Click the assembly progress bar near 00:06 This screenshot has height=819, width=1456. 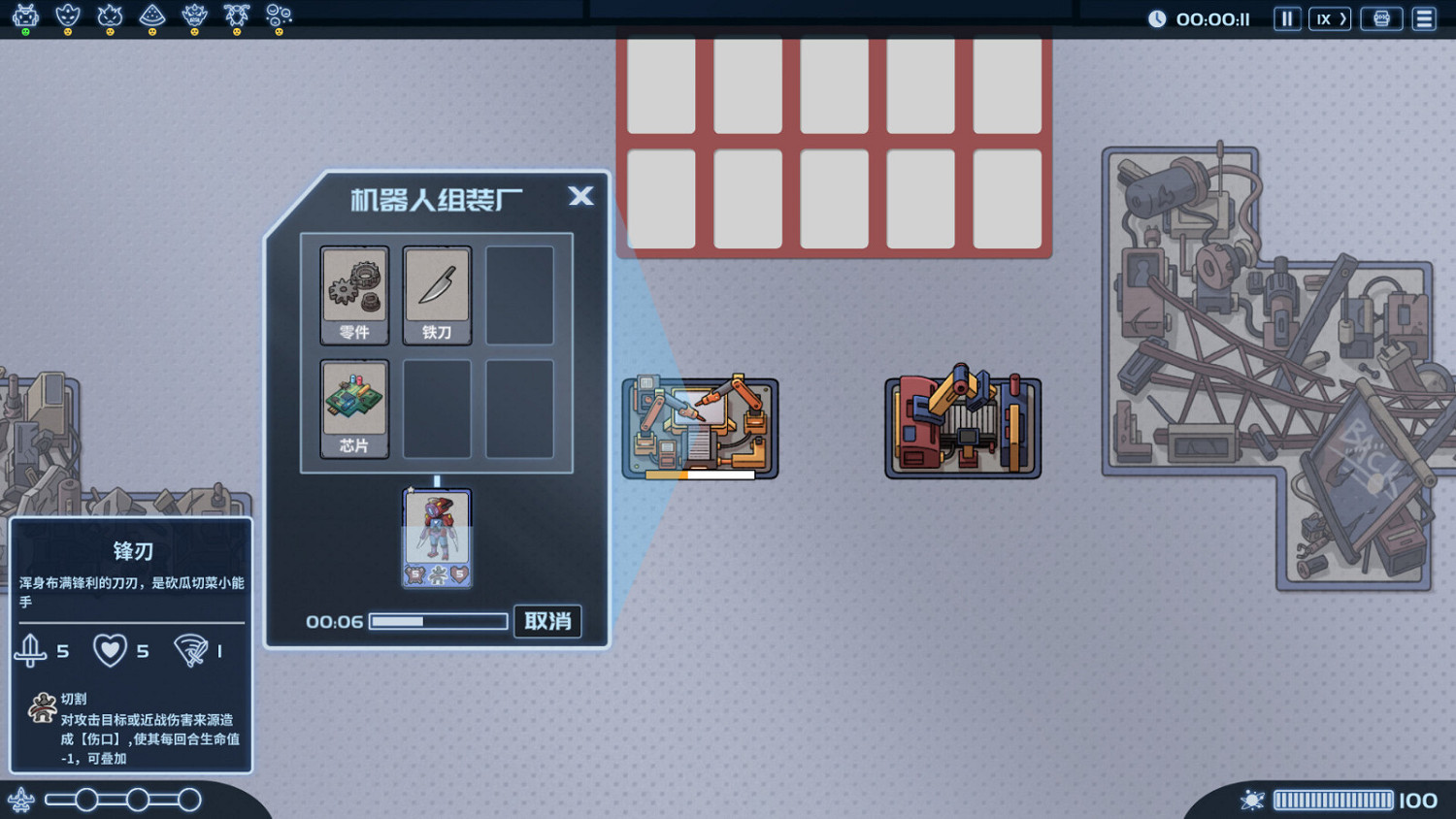439,621
